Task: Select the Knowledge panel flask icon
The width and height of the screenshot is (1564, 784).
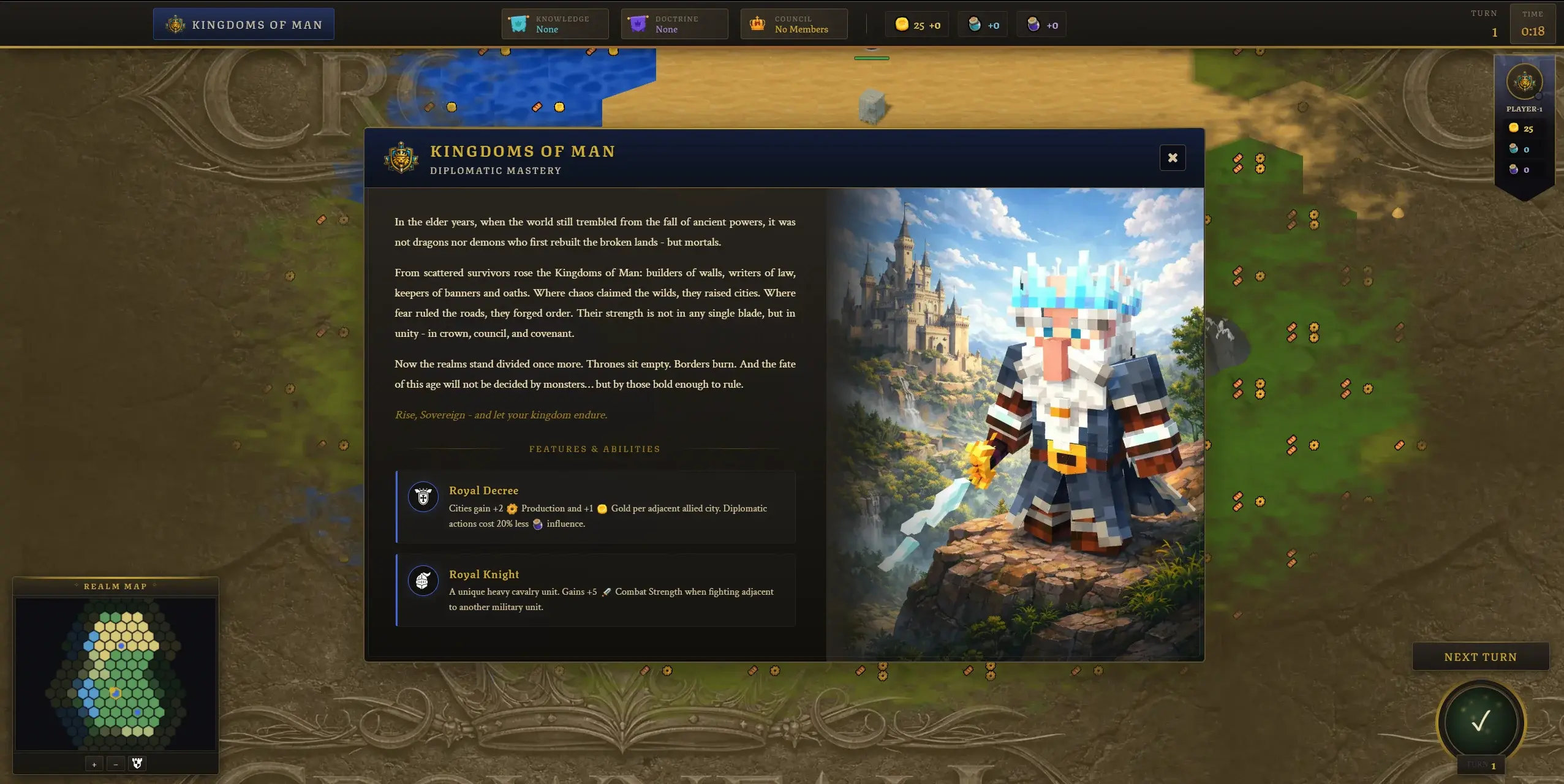Action: tap(518, 23)
